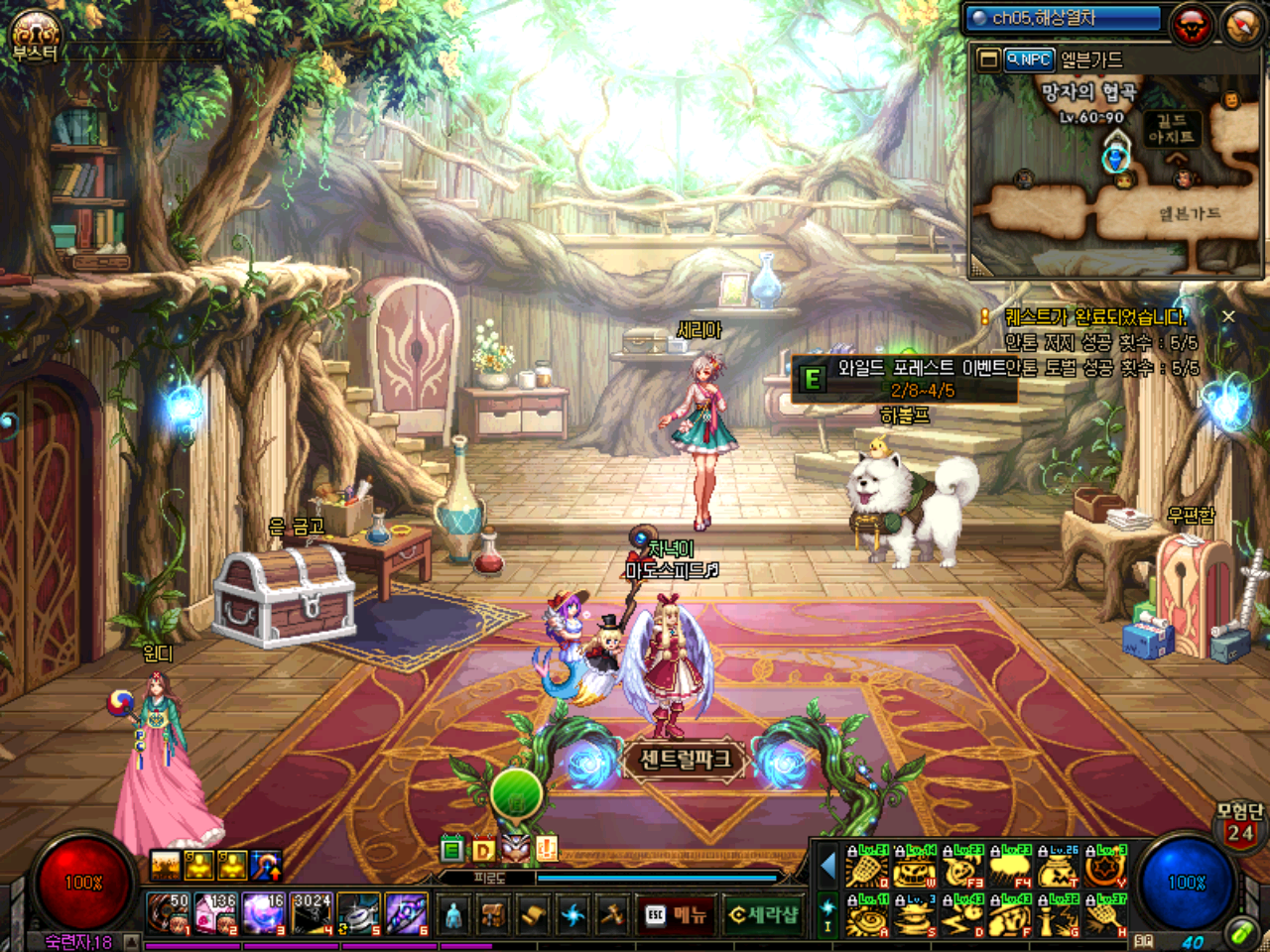Click the orange exclamation alert icon

click(547, 848)
